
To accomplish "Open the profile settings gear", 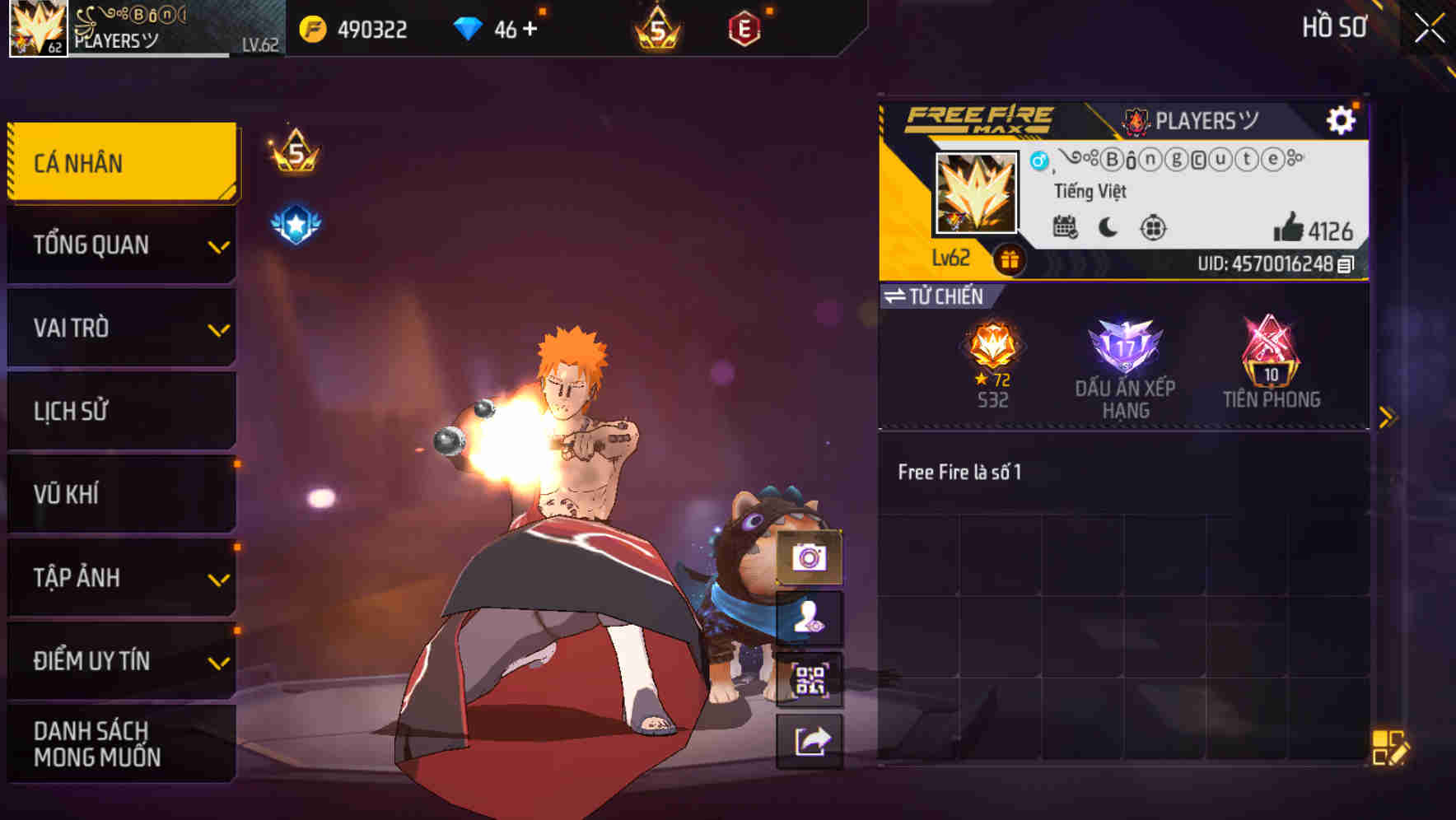I will point(1342,119).
